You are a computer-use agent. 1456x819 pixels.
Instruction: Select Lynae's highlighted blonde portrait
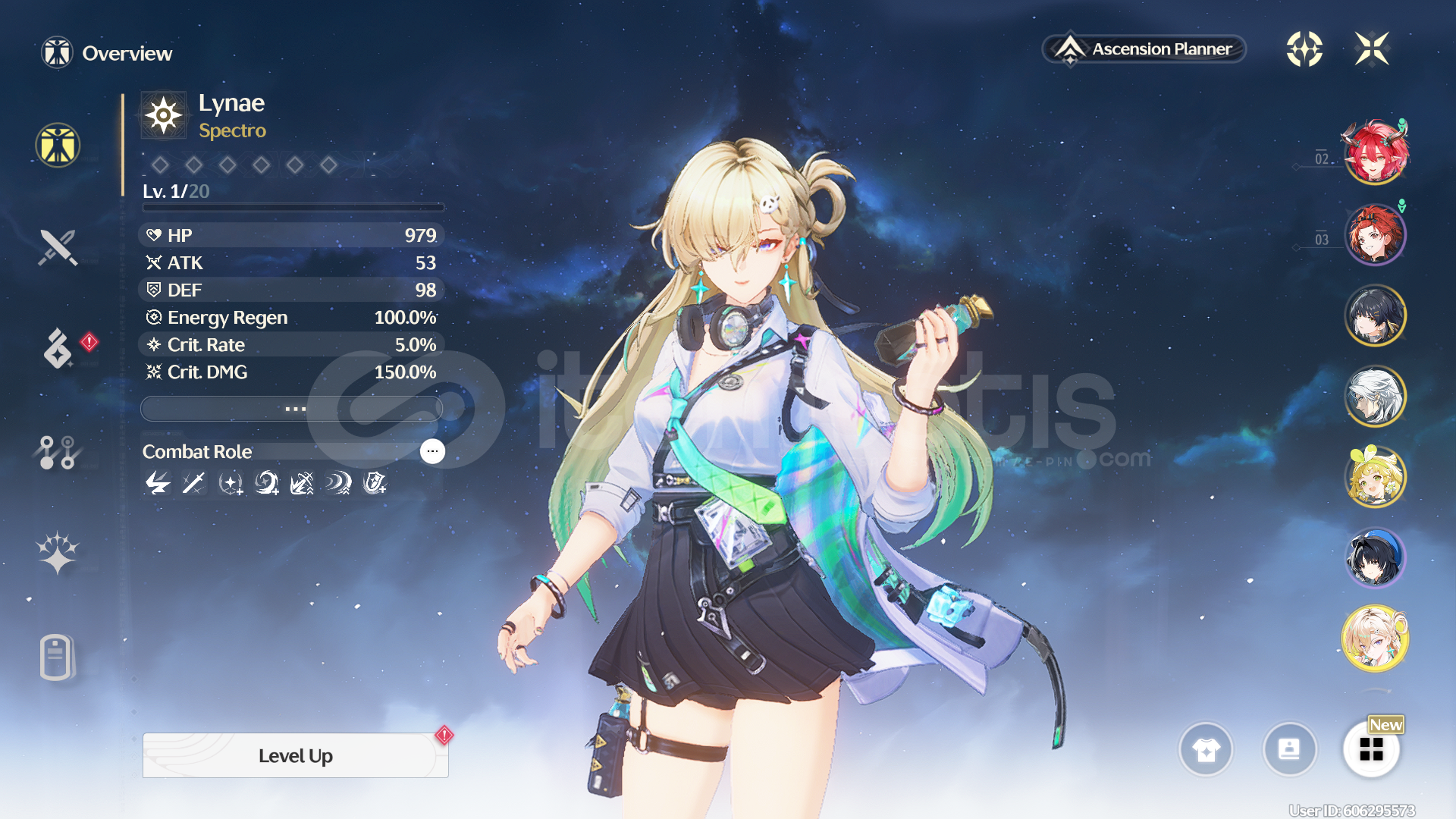[1375, 639]
